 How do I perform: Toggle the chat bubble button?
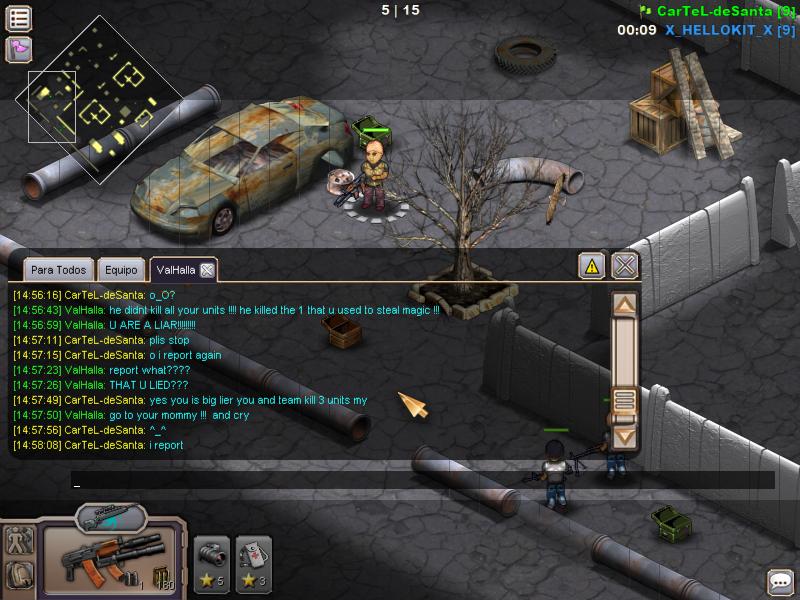click(x=780, y=582)
